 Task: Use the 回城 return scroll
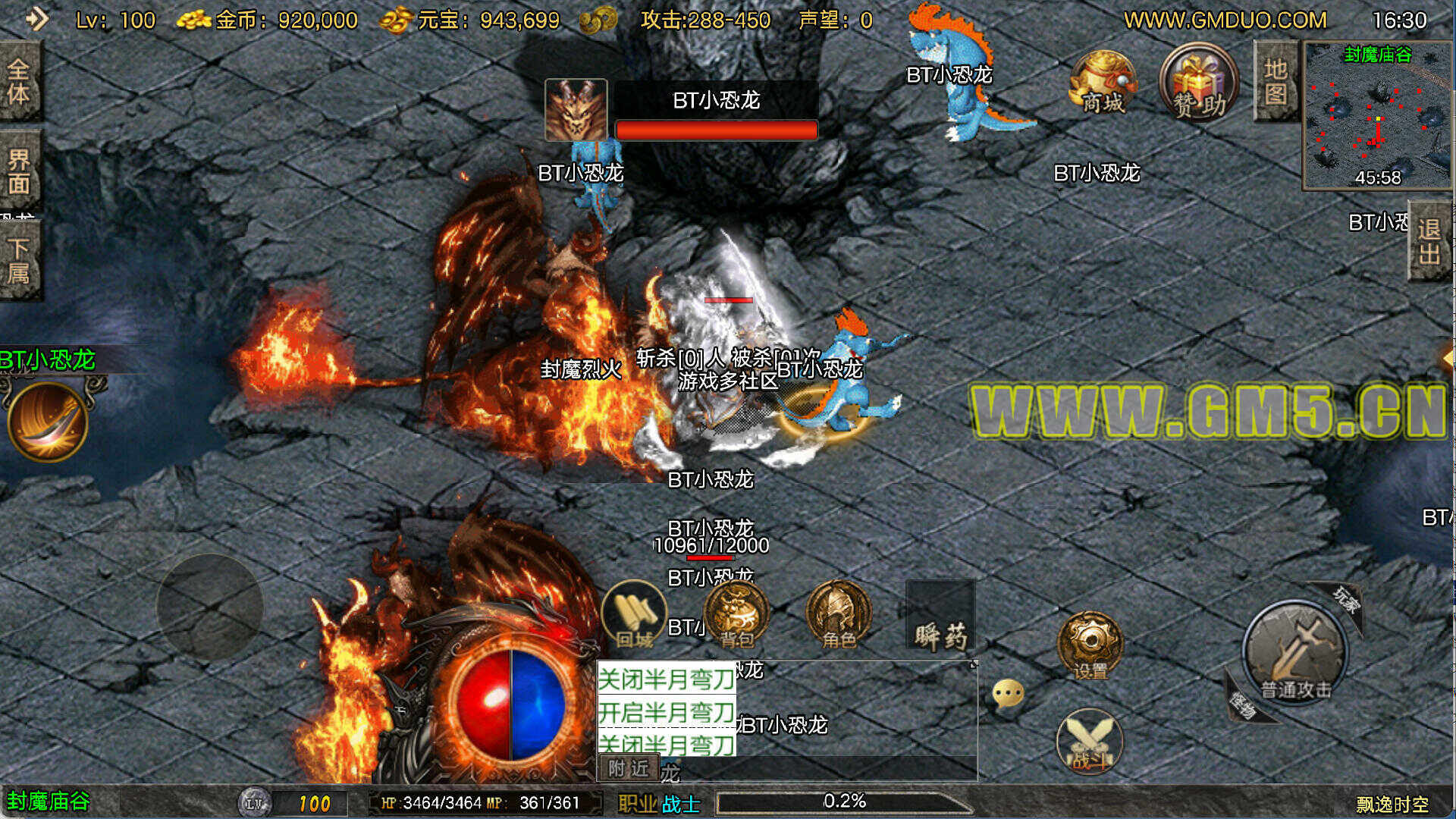[633, 614]
